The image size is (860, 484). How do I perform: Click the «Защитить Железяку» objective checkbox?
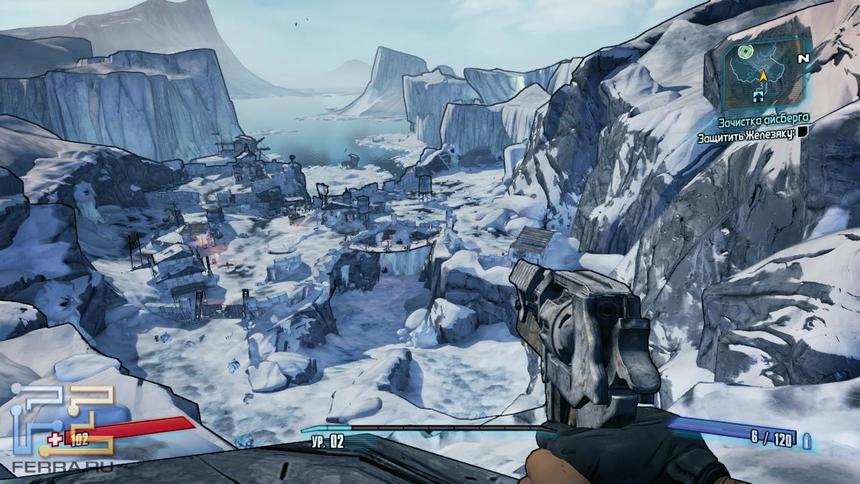[x=802, y=132]
